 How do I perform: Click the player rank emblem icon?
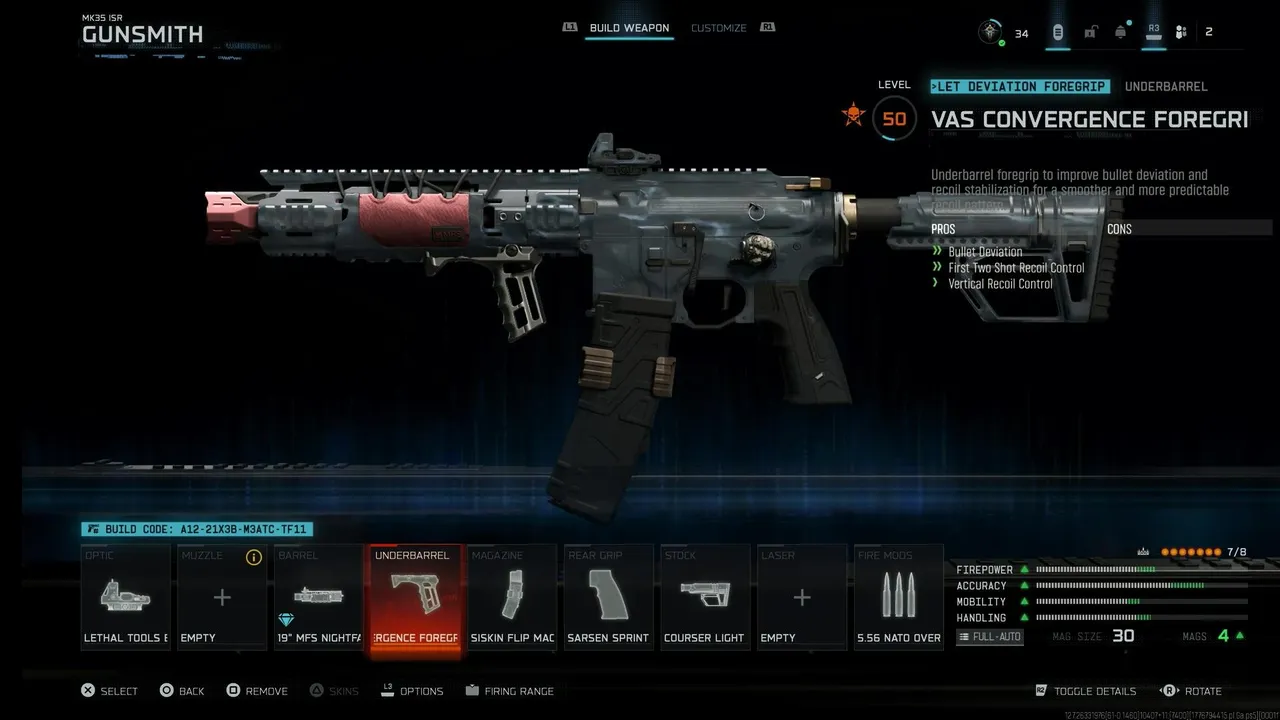click(x=990, y=33)
